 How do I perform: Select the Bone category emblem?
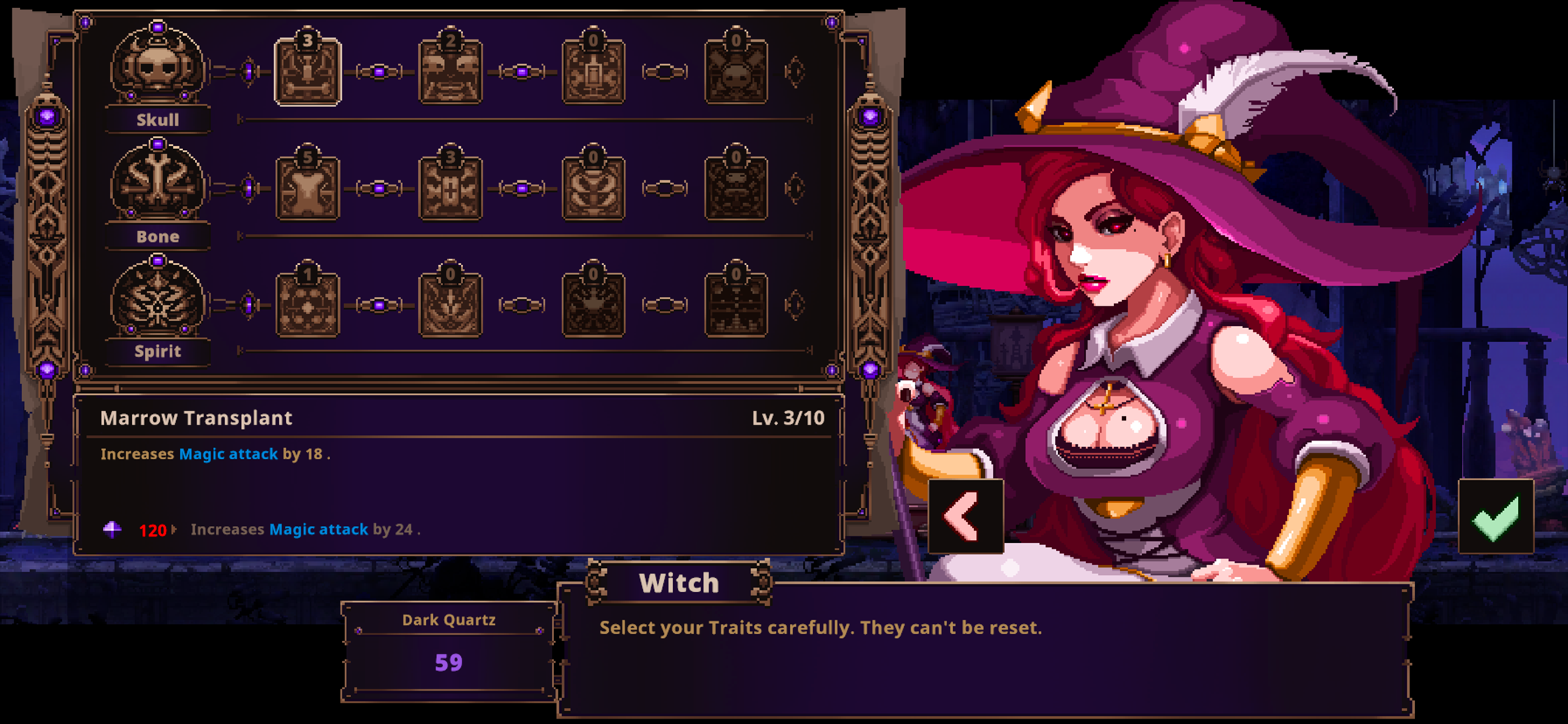coord(157,182)
